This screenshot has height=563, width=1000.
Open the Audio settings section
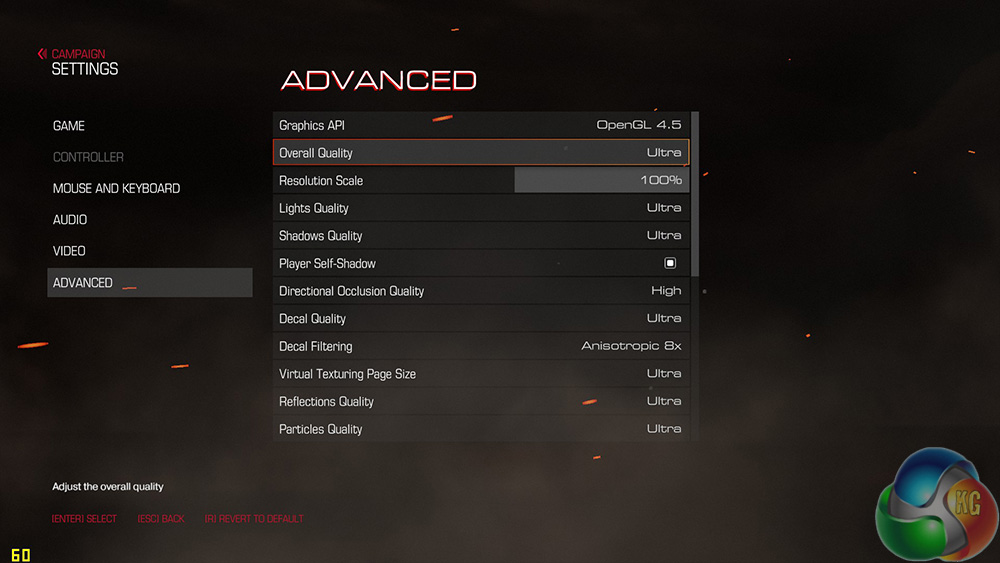click(70, 219)
